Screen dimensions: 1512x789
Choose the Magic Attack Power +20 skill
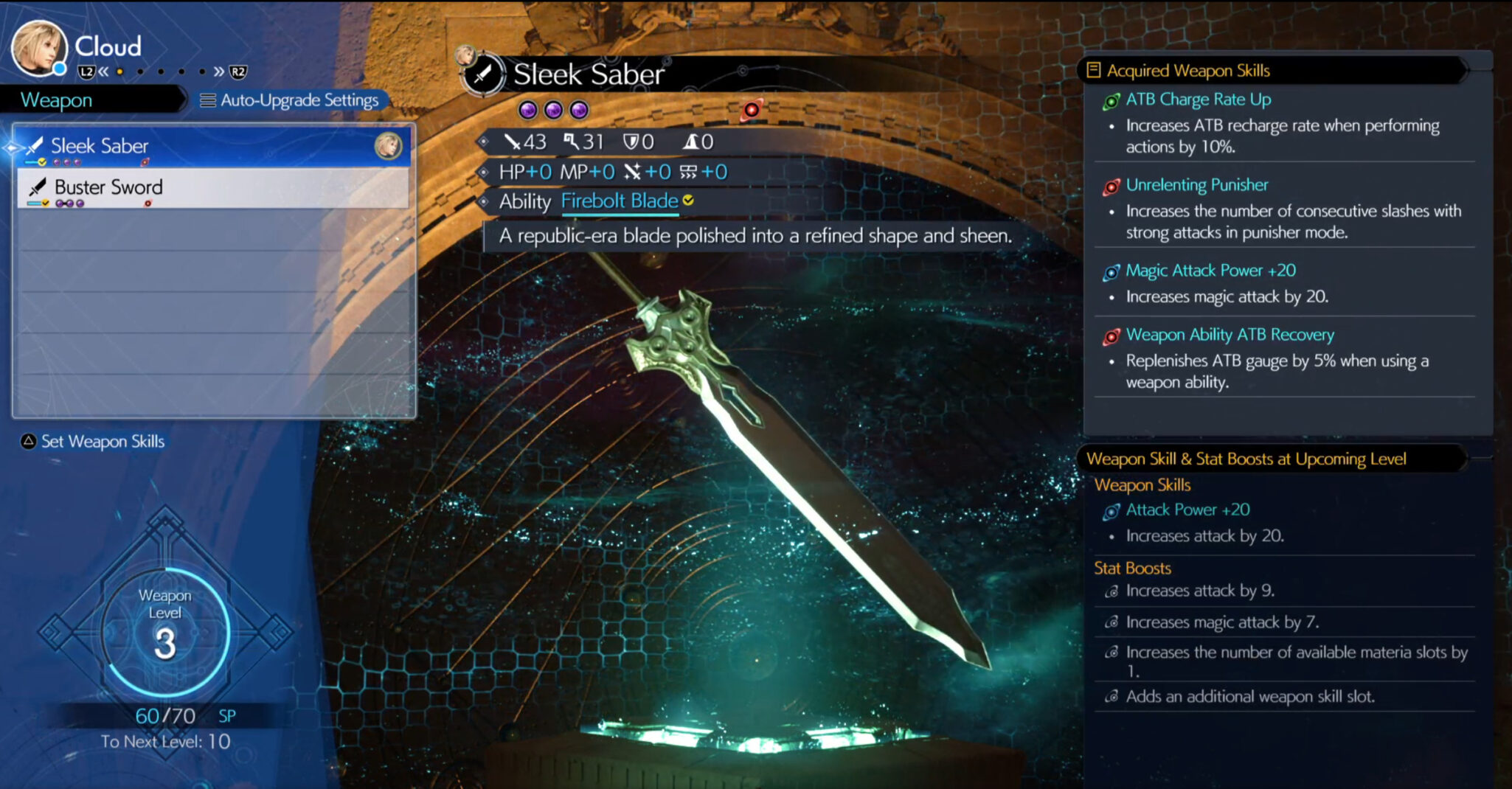pos(1210,271)
